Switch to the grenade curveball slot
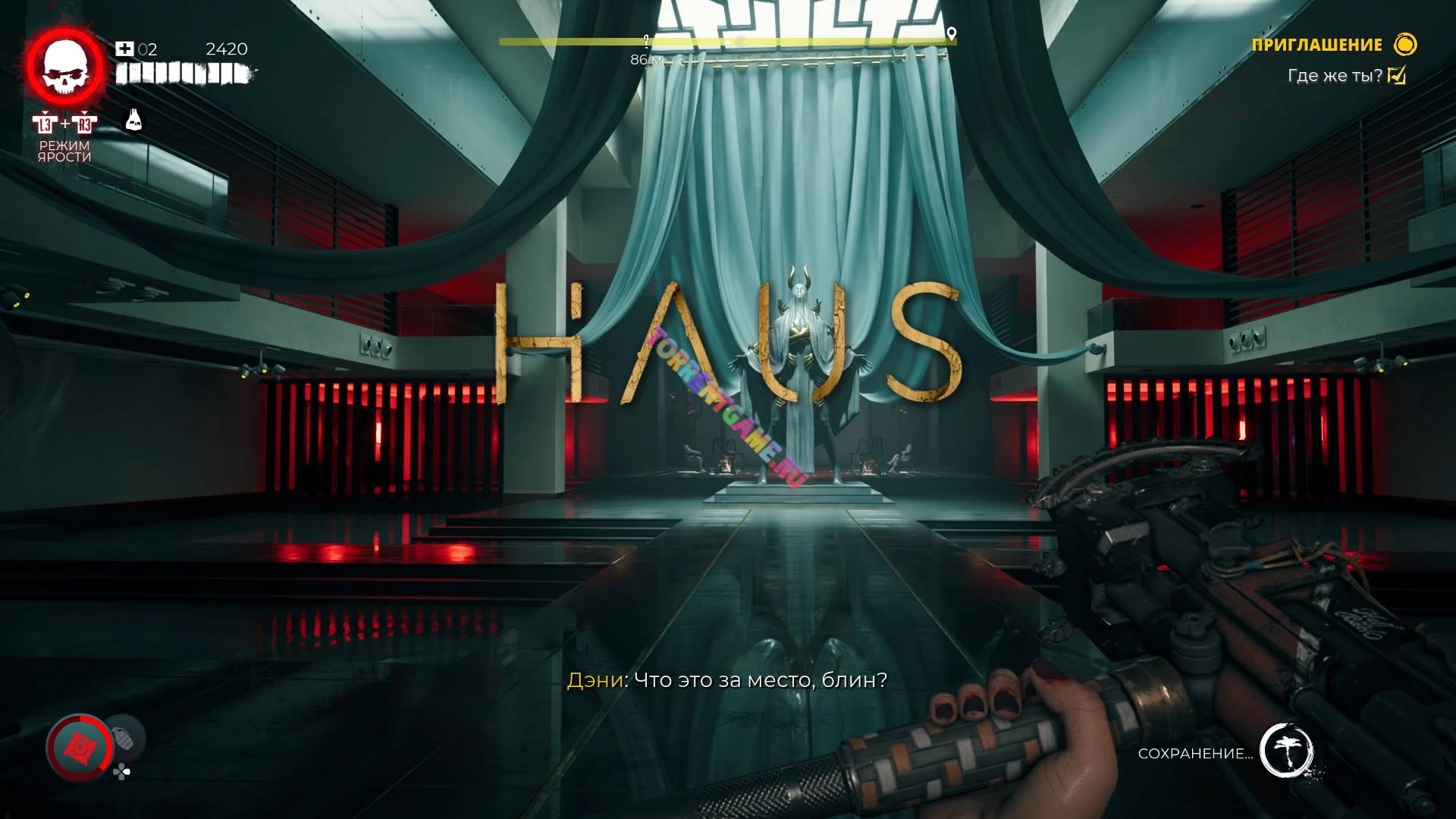 click(x=124, y=737)
